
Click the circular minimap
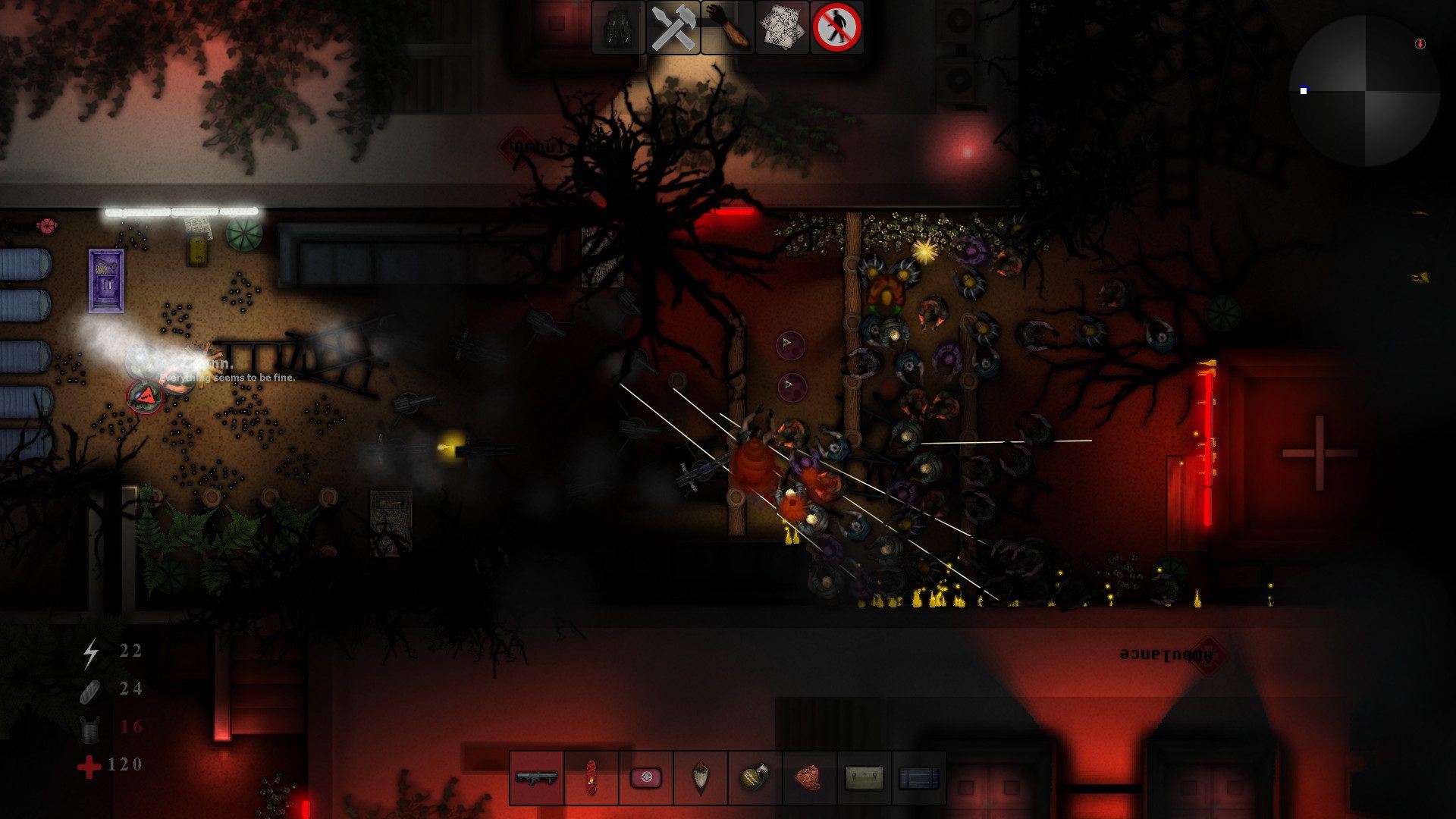point(1364,91)
